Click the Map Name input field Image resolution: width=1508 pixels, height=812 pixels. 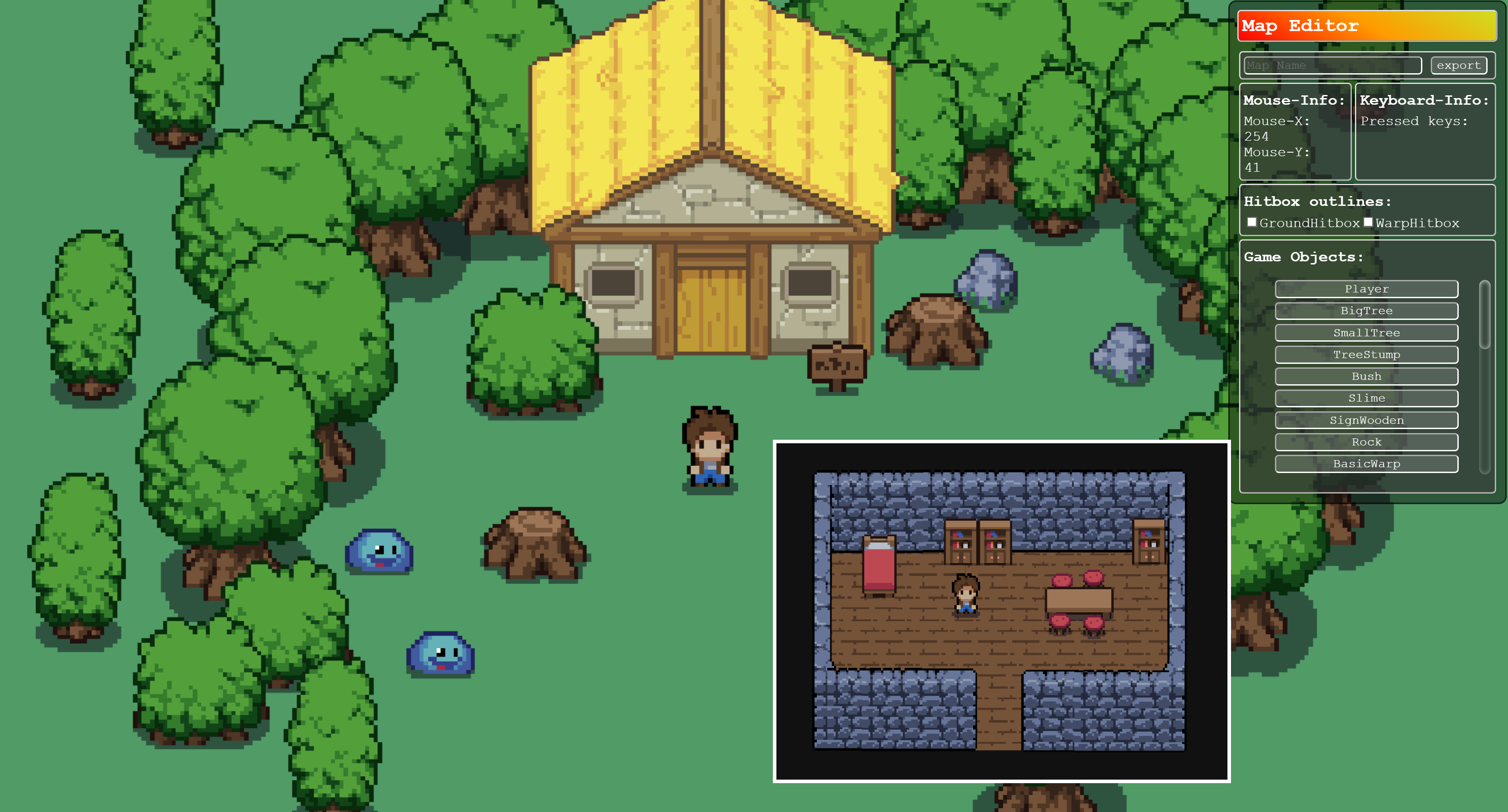[x=1331, y=65]
